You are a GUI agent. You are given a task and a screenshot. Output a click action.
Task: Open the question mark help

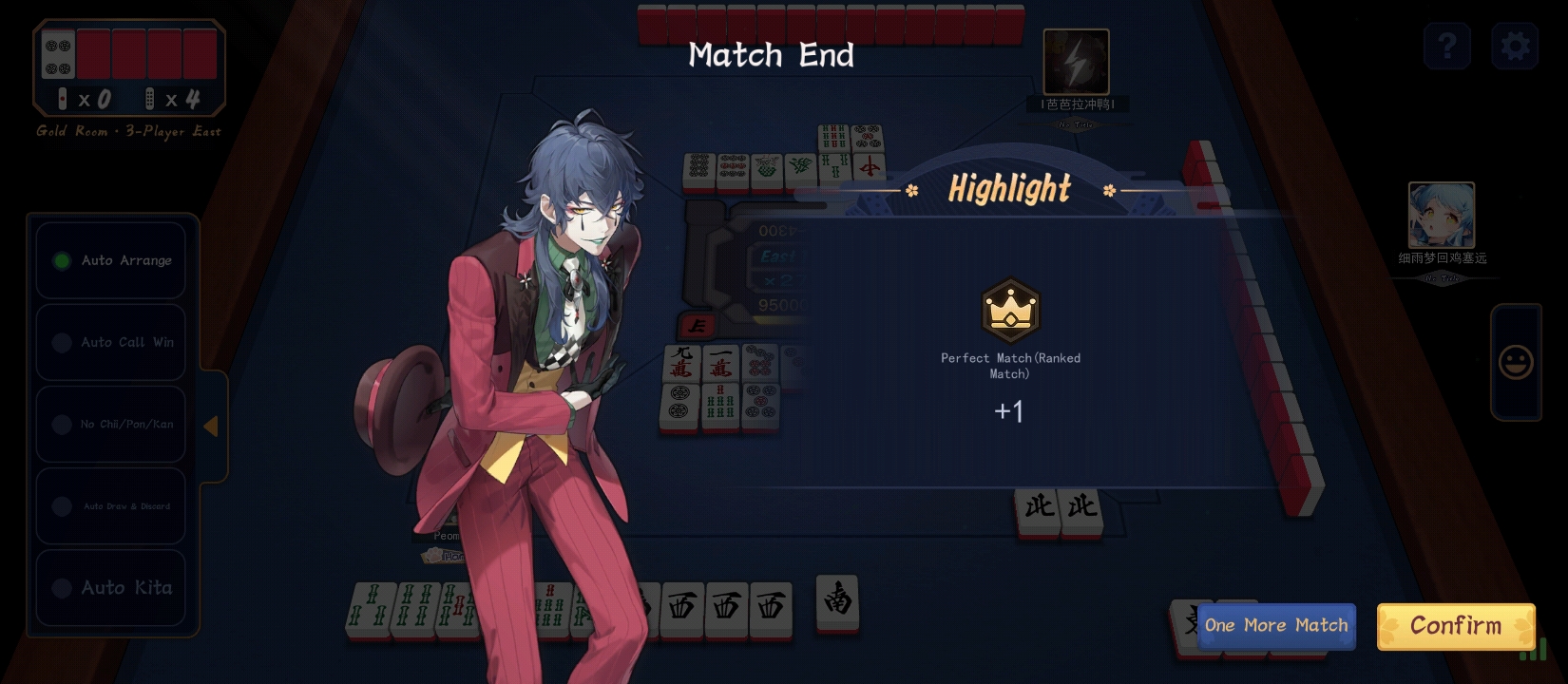click(x=1446, y=46)
